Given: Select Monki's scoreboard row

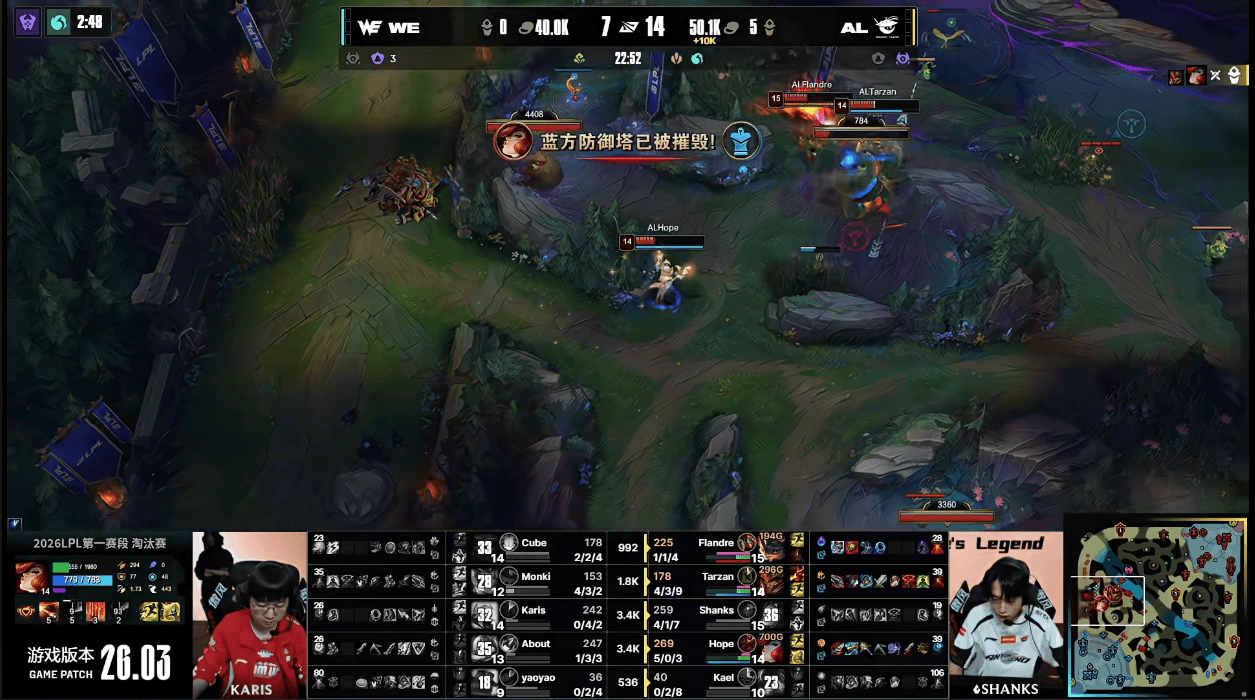Looking at the screenshot, I should pyautogui.click(x=536, y=582).
